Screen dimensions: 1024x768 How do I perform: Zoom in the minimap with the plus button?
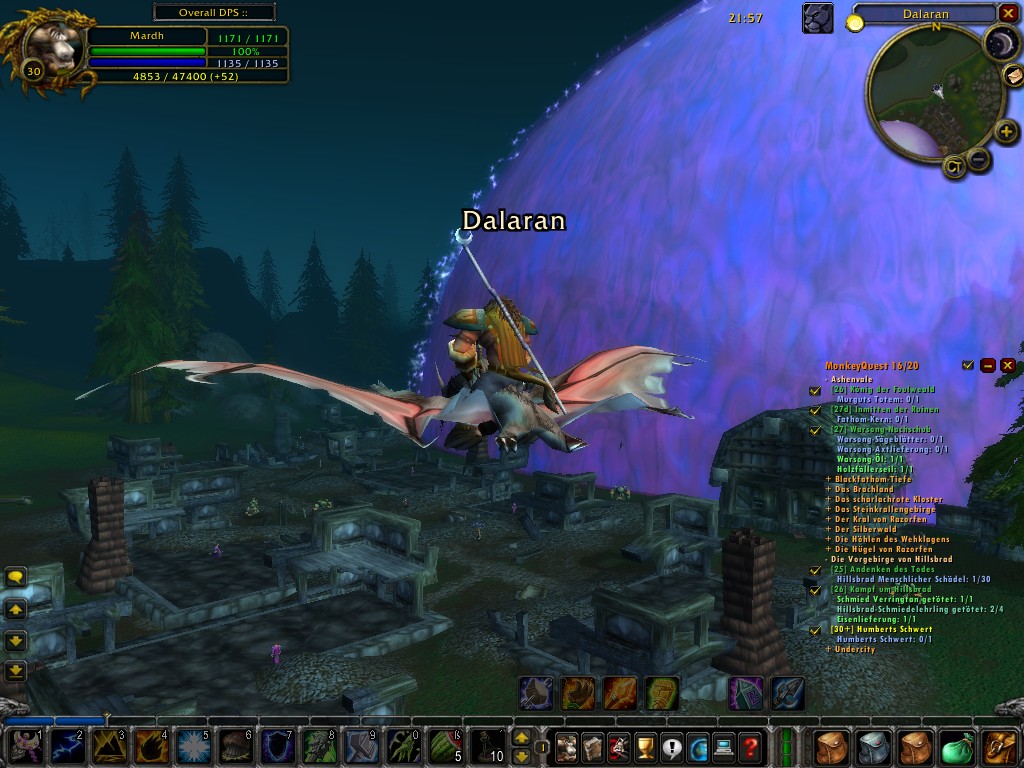point(1006,131)
